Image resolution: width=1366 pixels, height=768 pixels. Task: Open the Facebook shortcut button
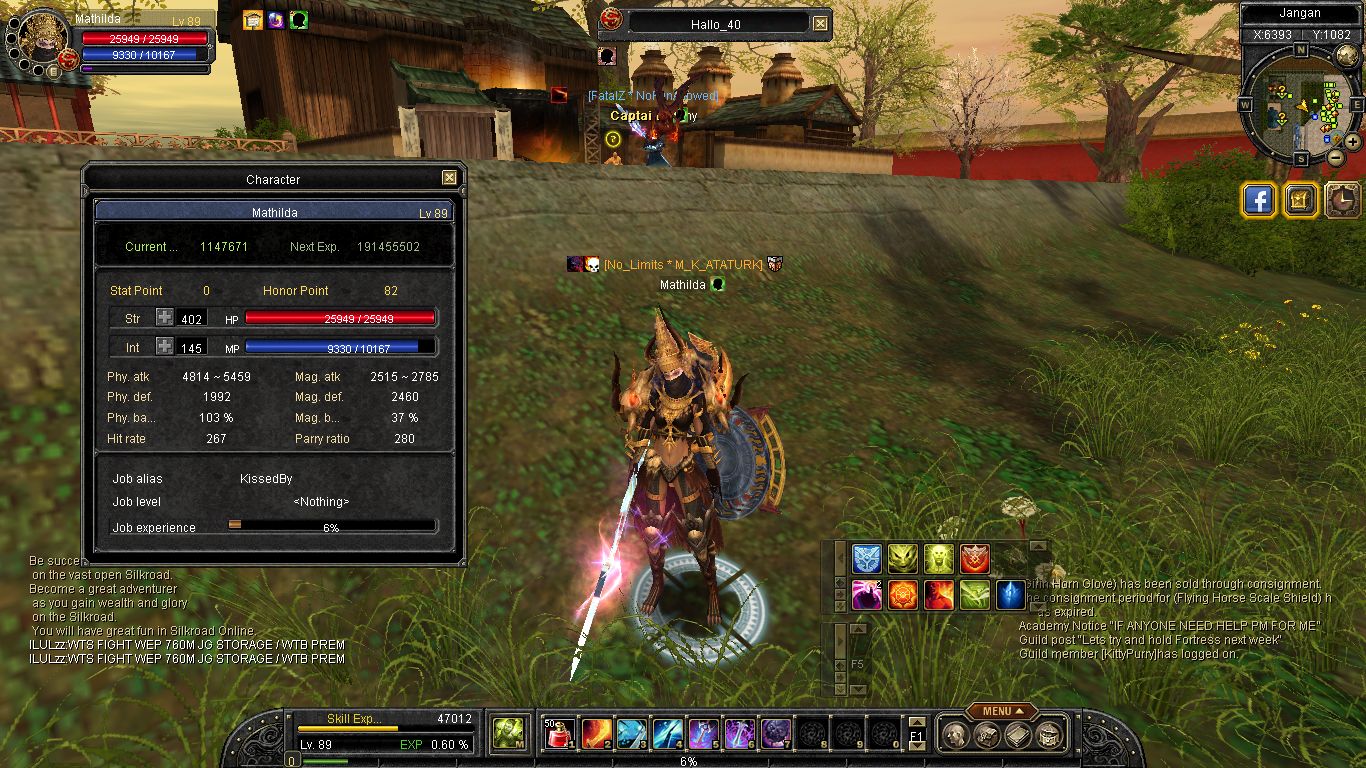pyautogui.click(x=1259, y=200)
